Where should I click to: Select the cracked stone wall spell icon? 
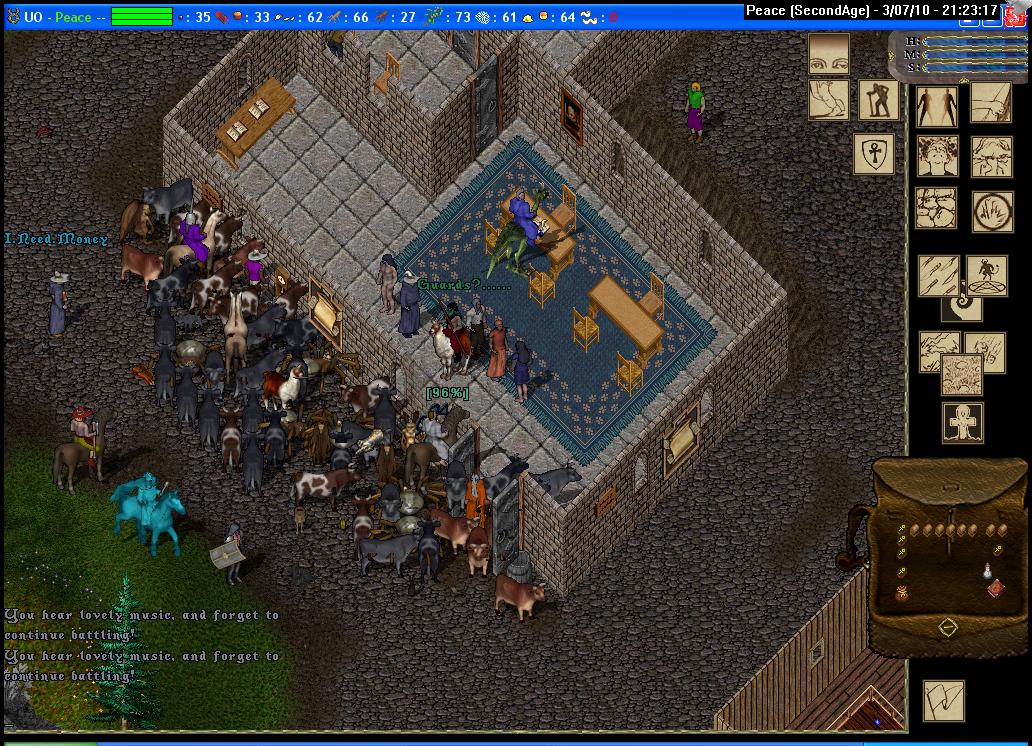point(937,209)
